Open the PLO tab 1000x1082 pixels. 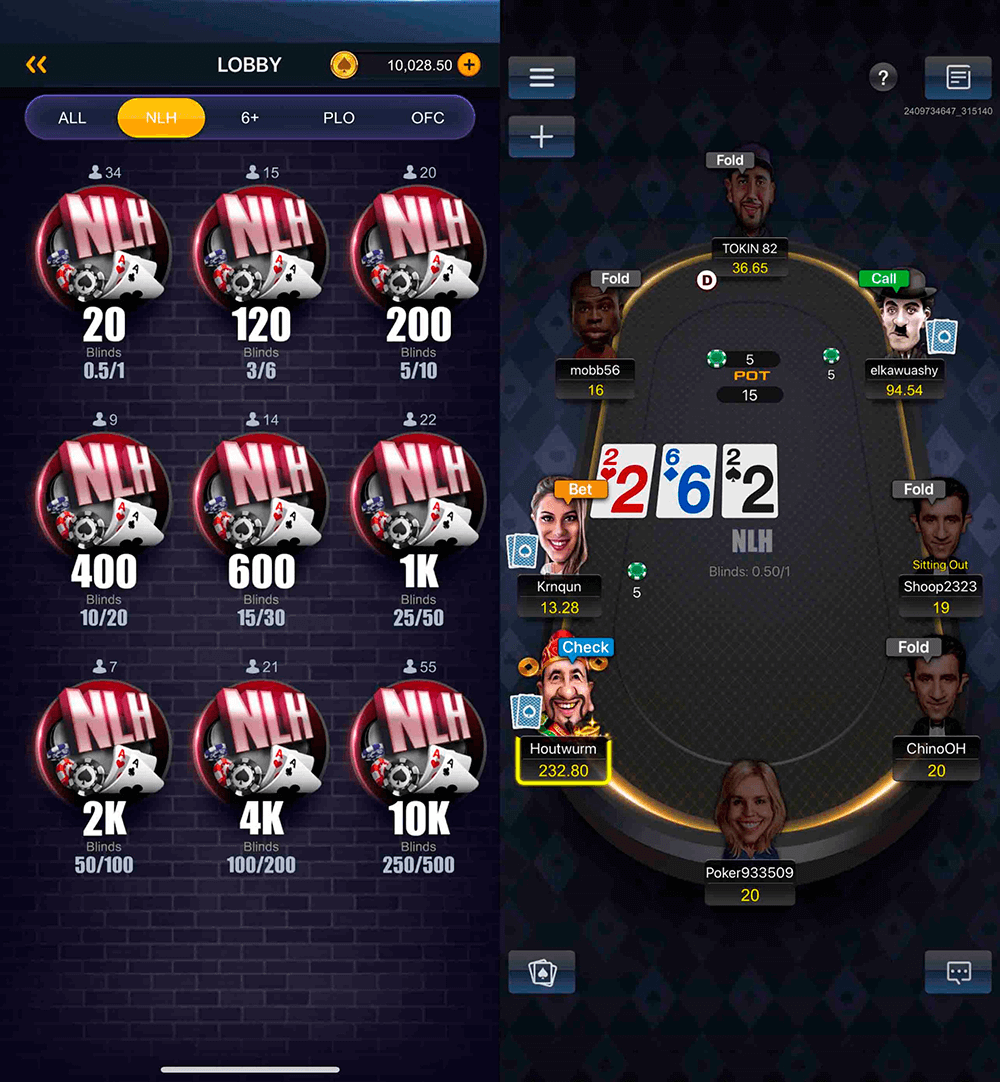(339, 118)
